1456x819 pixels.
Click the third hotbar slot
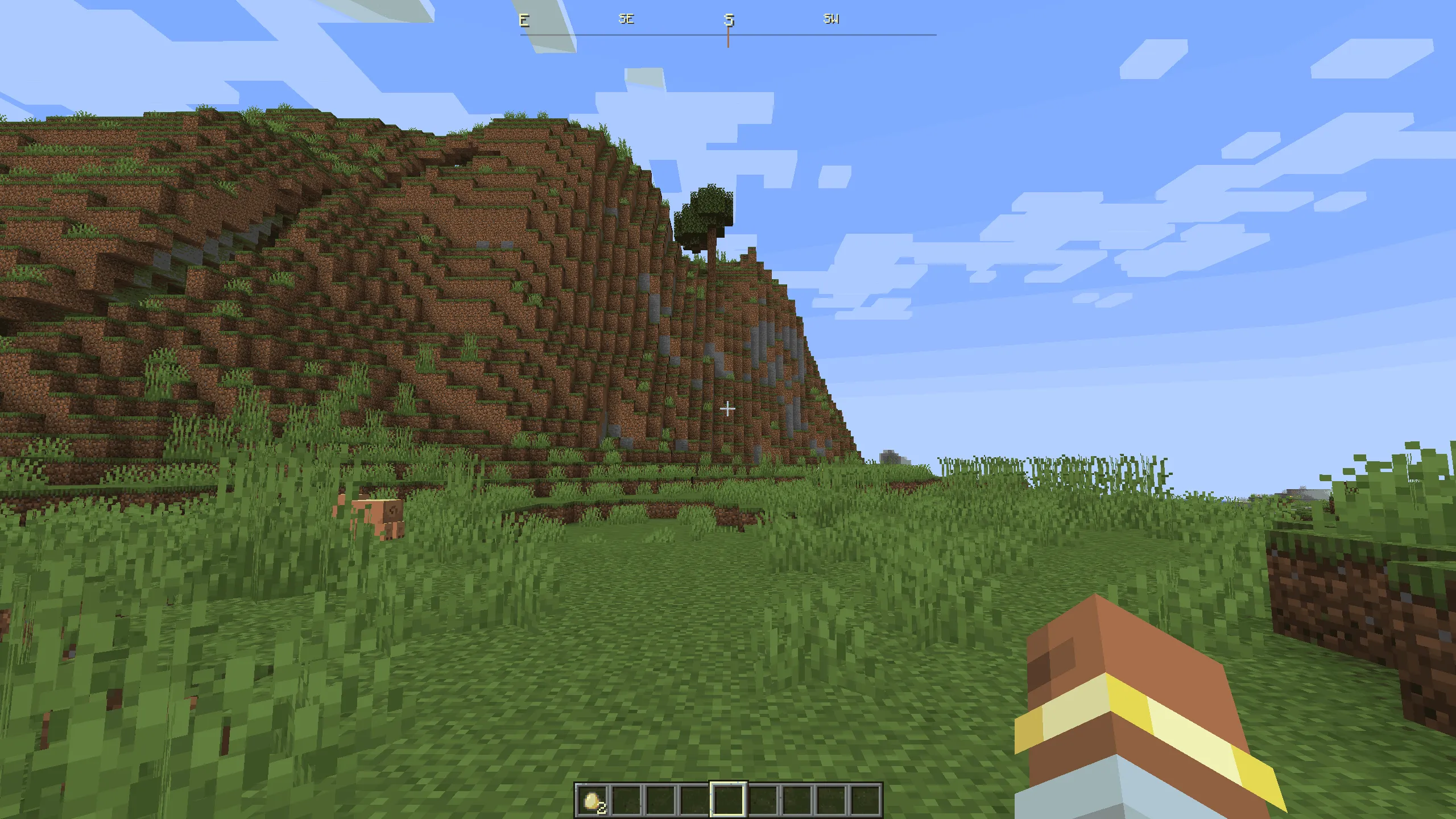[661, 800]
